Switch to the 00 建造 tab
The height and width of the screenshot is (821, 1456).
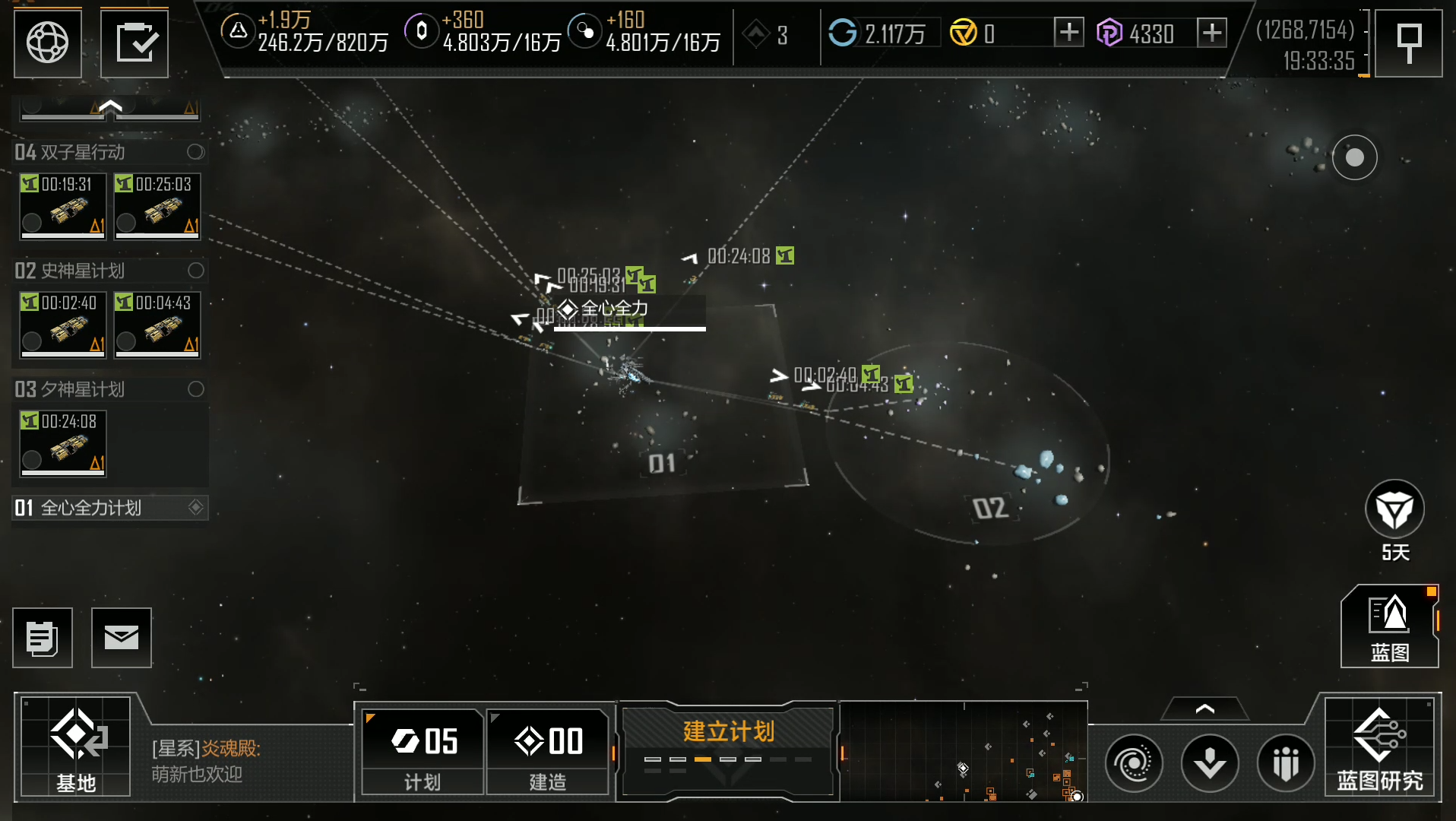548,751
